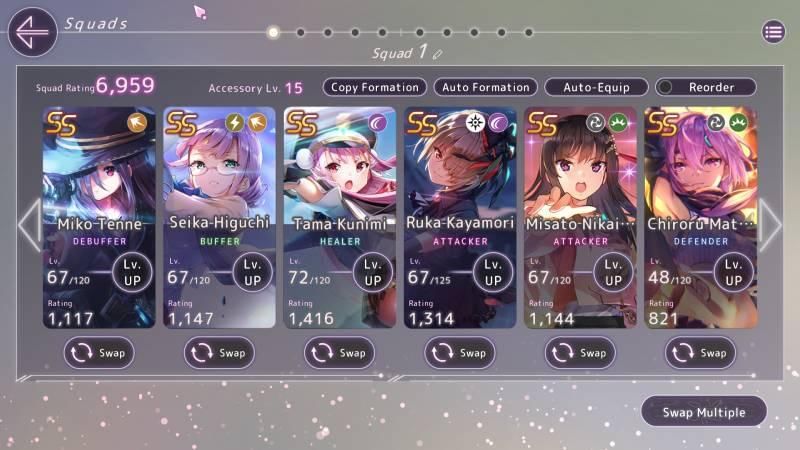Select Tama Kunimi's character card
This screenshot has width=800, height=450.
[x=339, y=180]
